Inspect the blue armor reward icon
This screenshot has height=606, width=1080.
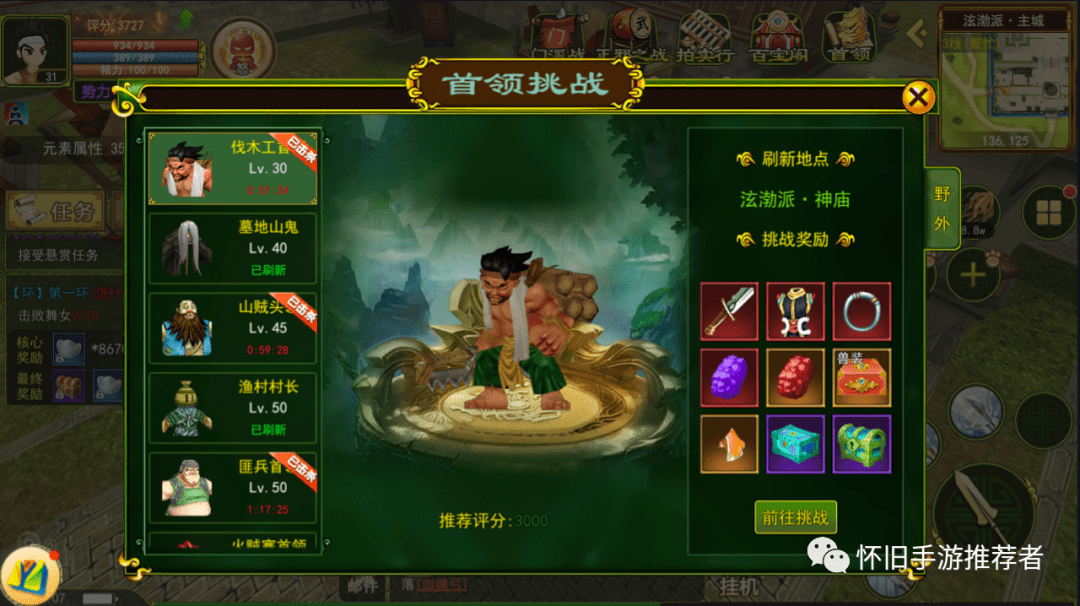pos(795,311)
